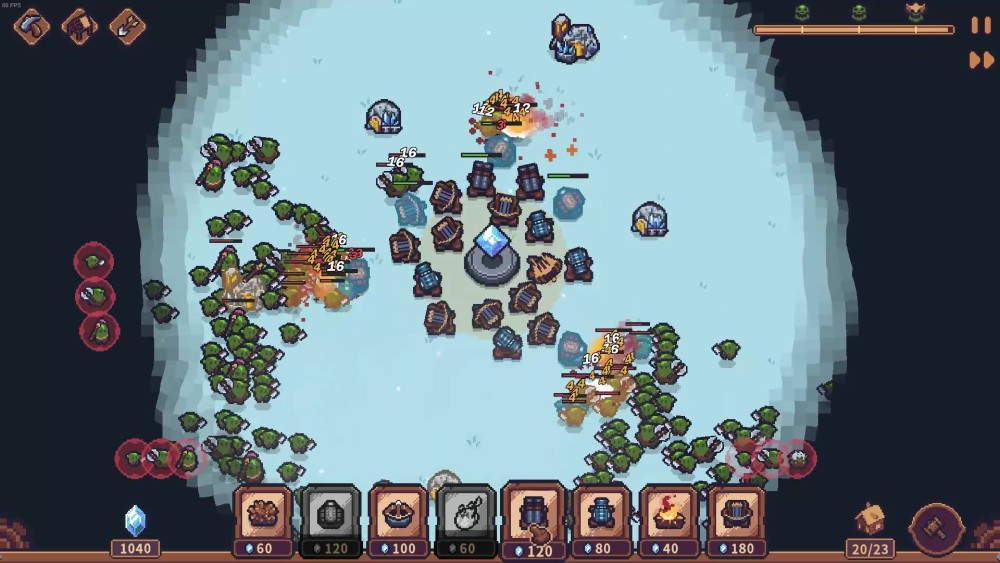1000x563 pixels.
Task: Open the pickaxe mining menu
Action: click(32, 25)
